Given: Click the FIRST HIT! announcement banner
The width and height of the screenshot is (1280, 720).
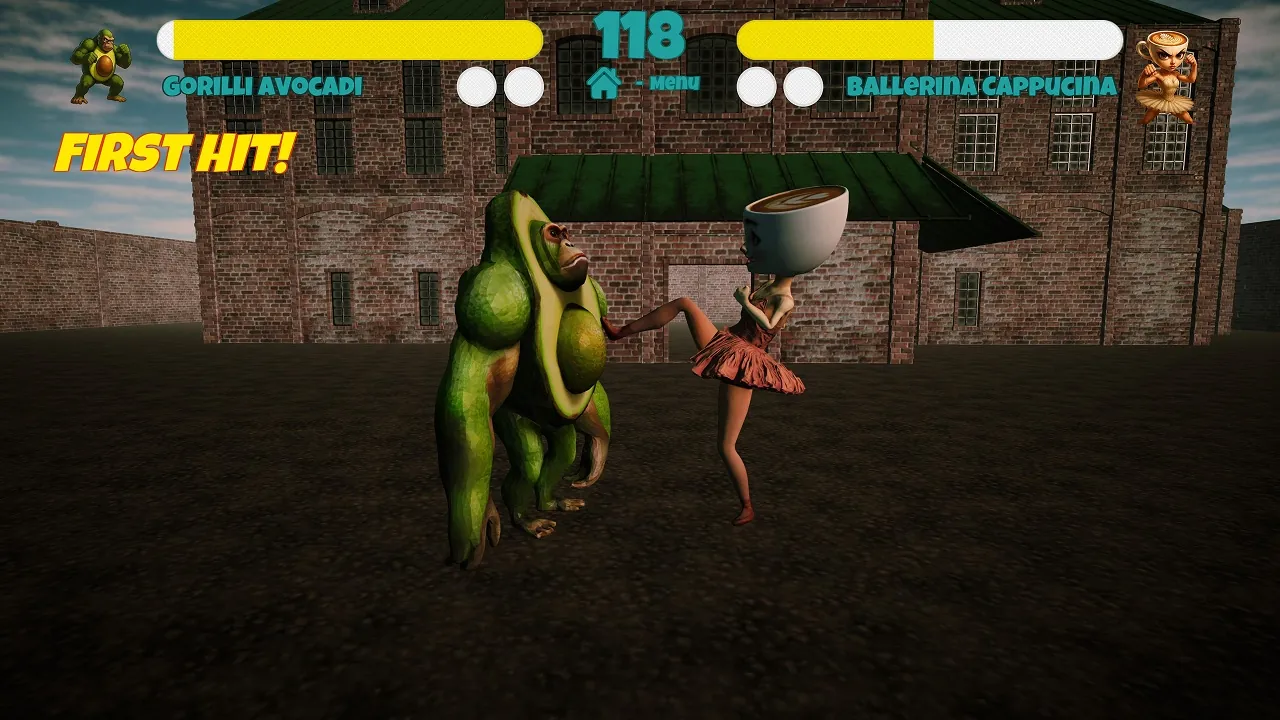Looking at the screenshot, I should 175,152.
